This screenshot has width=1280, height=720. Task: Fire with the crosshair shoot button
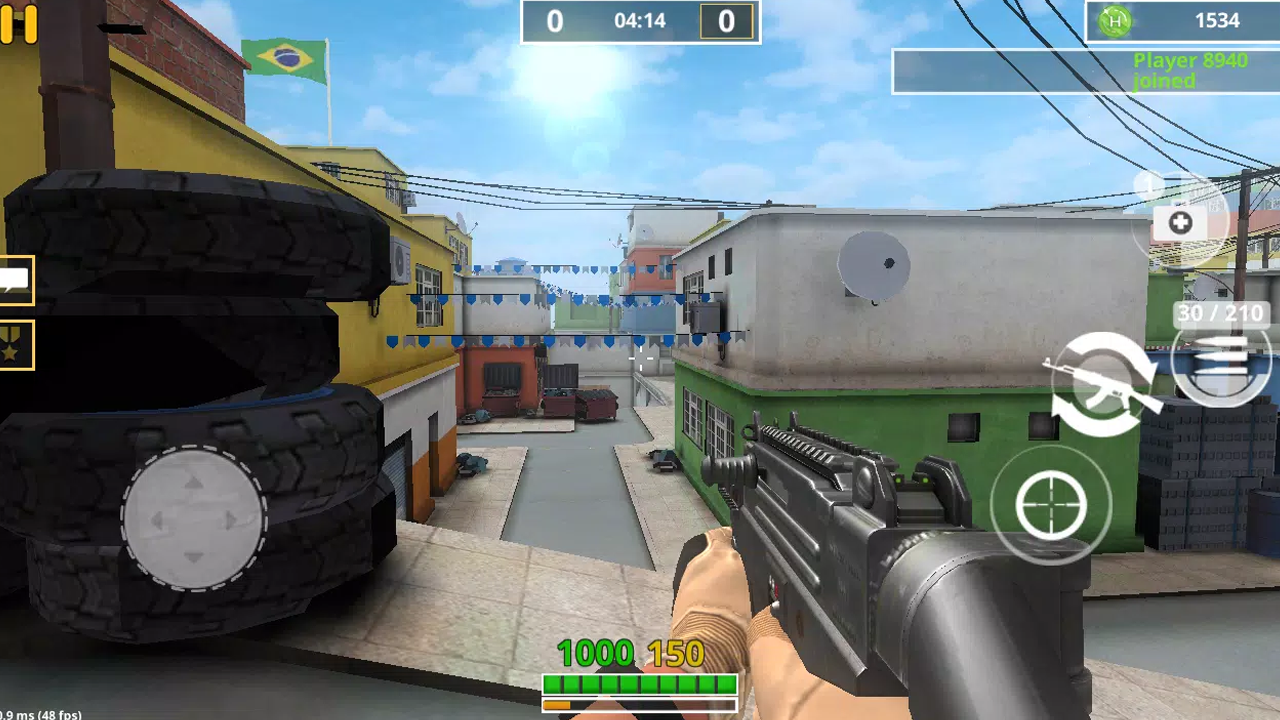click(x=1051, y=505)
